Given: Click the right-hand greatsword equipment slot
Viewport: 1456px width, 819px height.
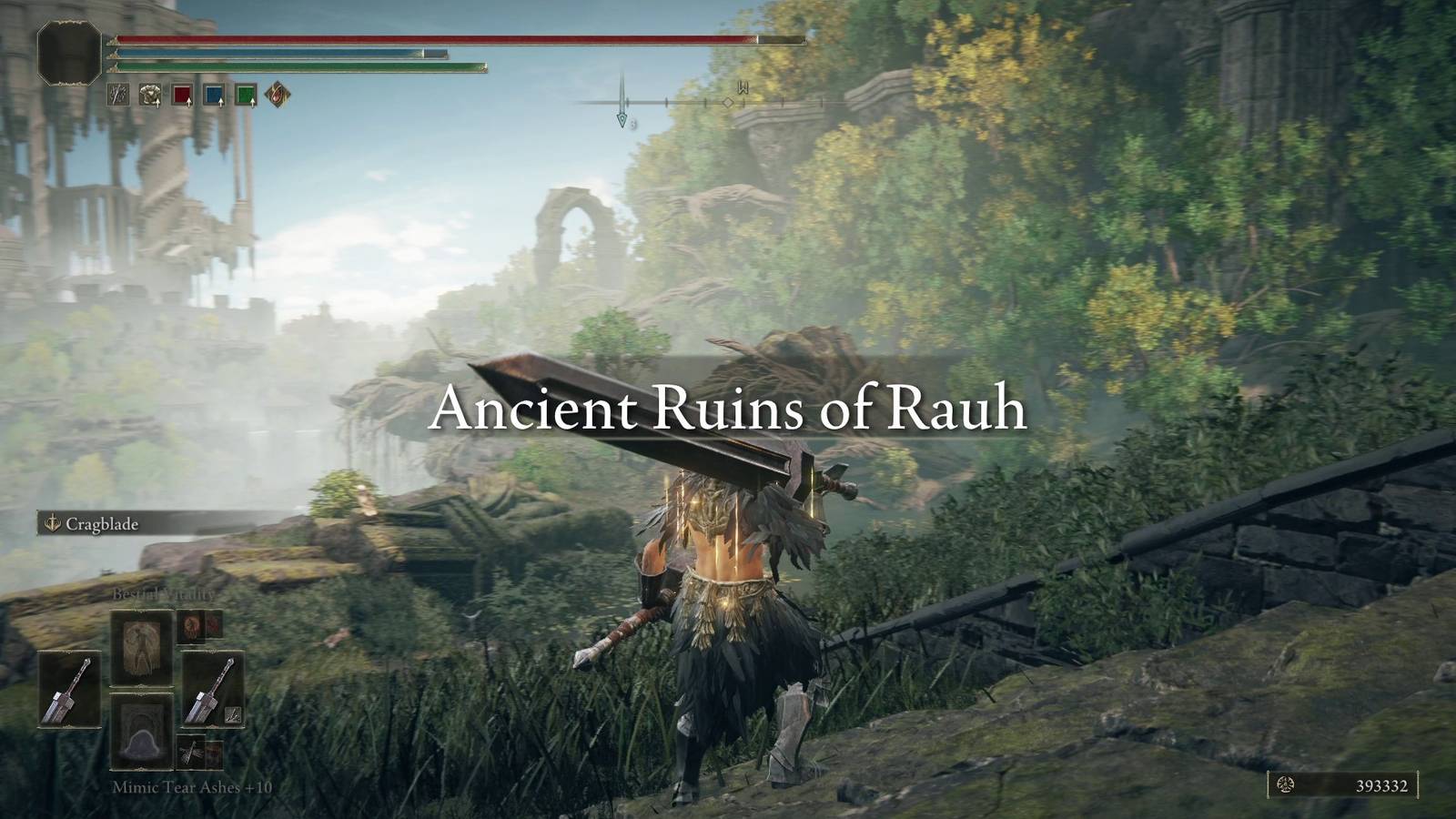Looking at the screenshot, I should click(214, 689).
